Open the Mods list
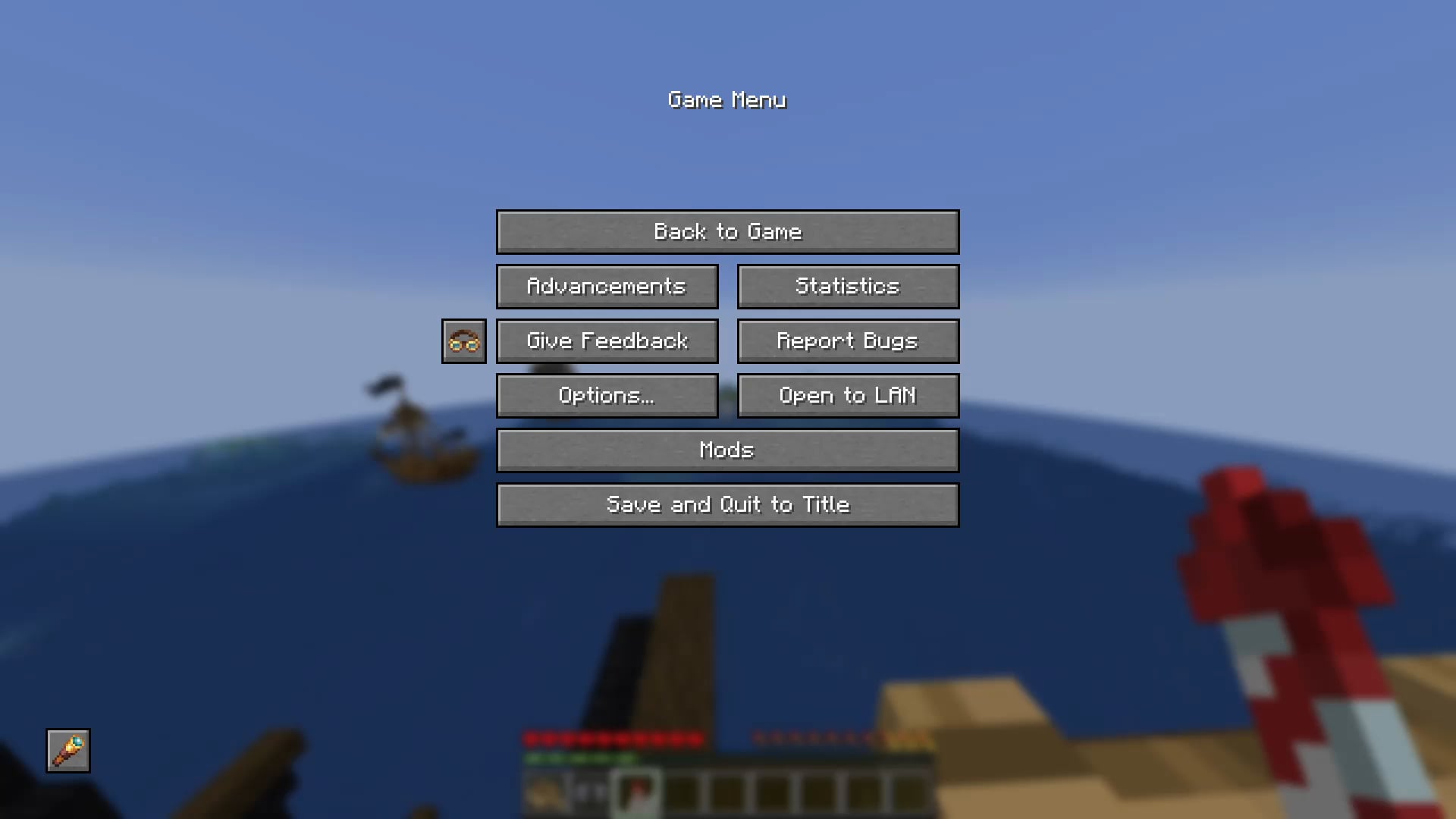The image size is (1456, 819). coord(727,450)
